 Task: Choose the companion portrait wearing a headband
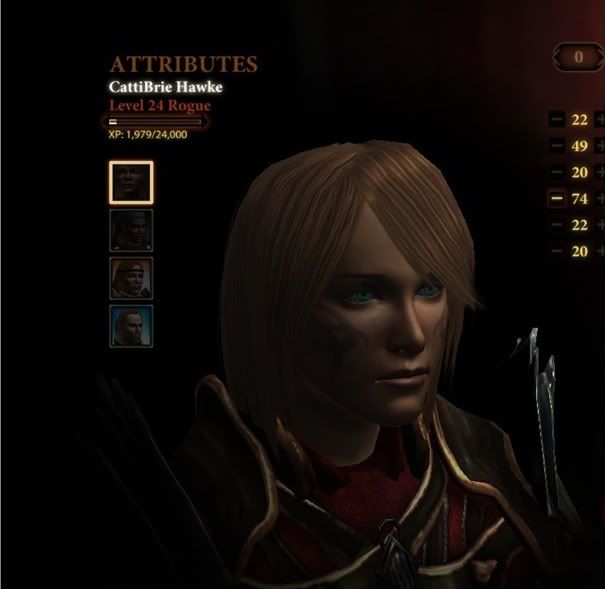130,278
